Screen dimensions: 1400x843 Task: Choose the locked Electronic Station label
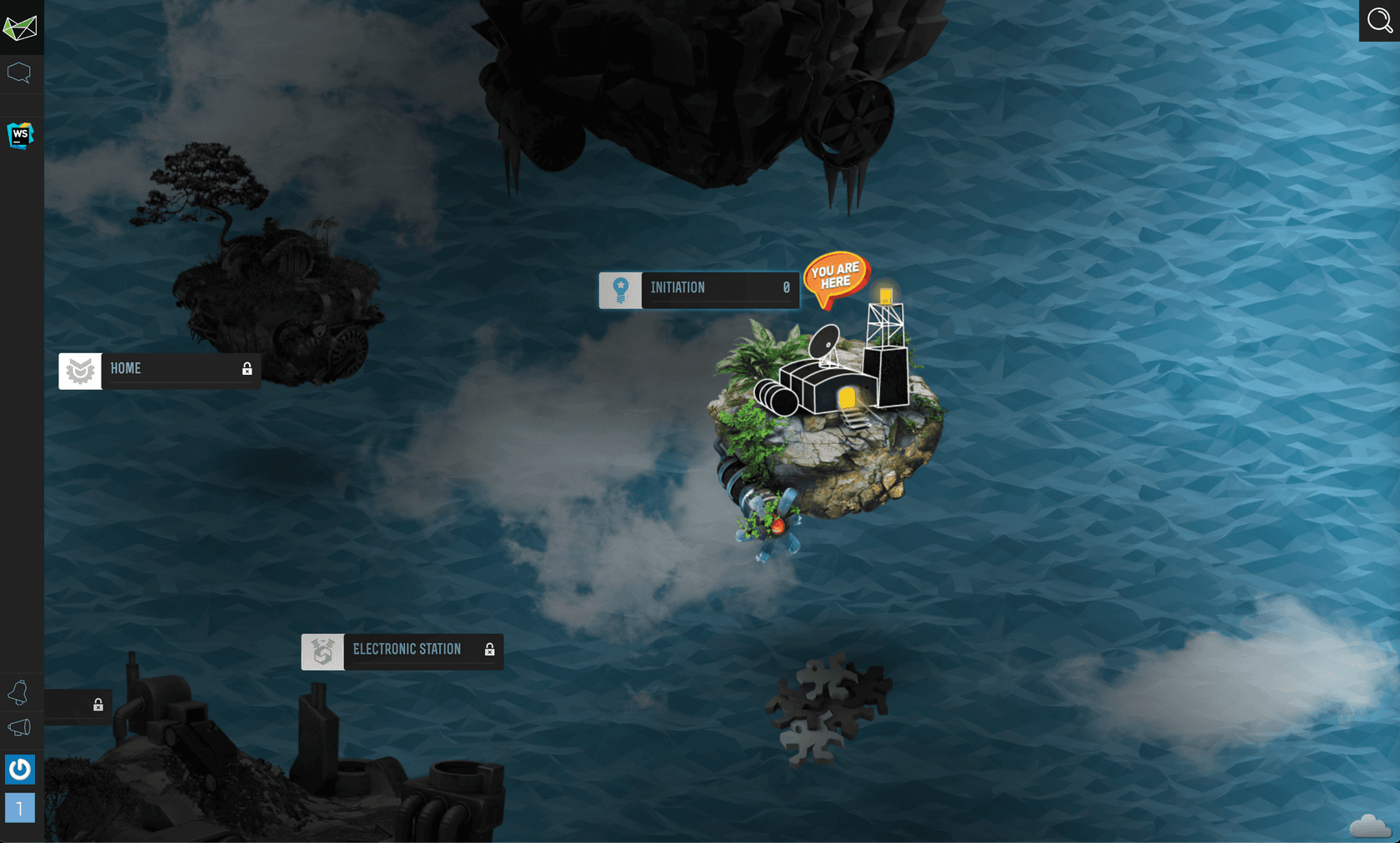point(402,651)
